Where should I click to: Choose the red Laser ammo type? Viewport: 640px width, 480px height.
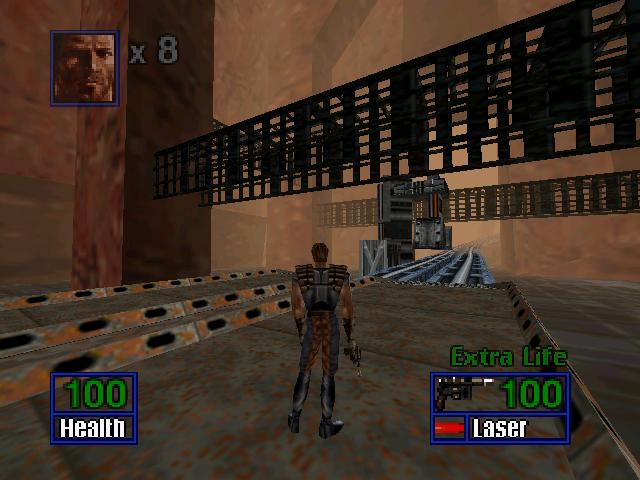tap(451, 429)
